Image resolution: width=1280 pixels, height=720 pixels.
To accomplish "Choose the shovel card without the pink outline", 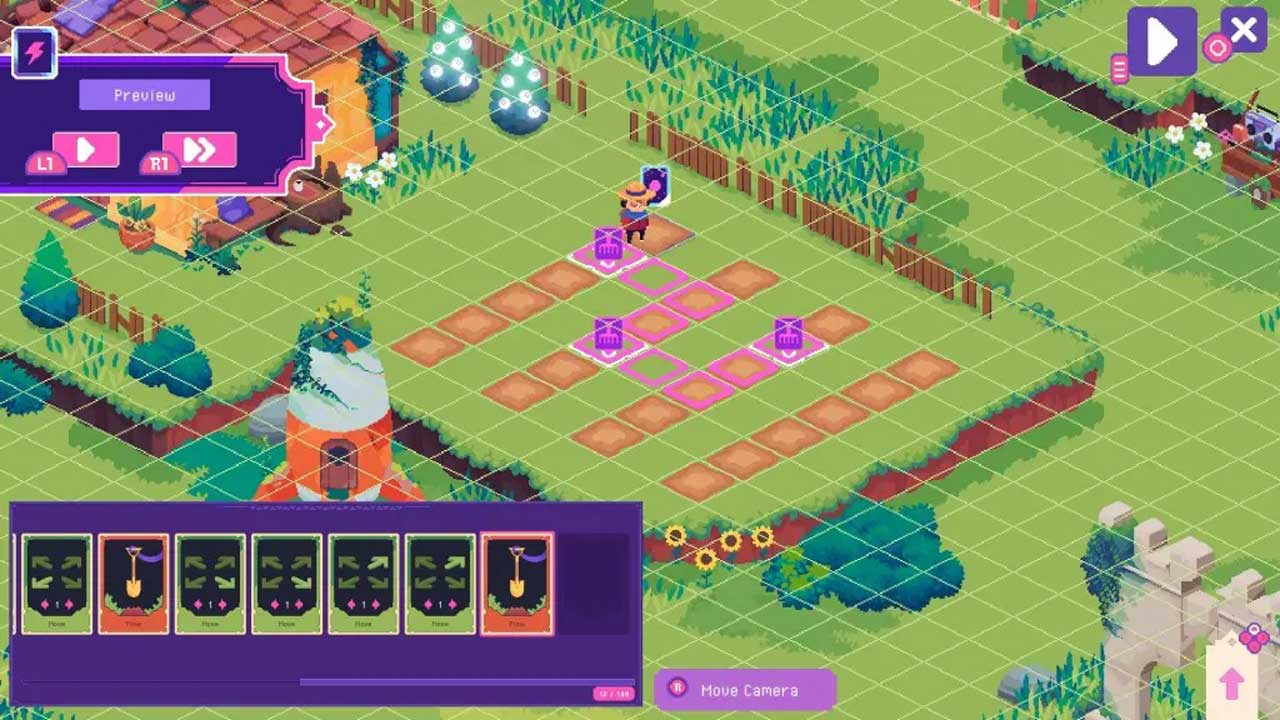I will (133, 584).
